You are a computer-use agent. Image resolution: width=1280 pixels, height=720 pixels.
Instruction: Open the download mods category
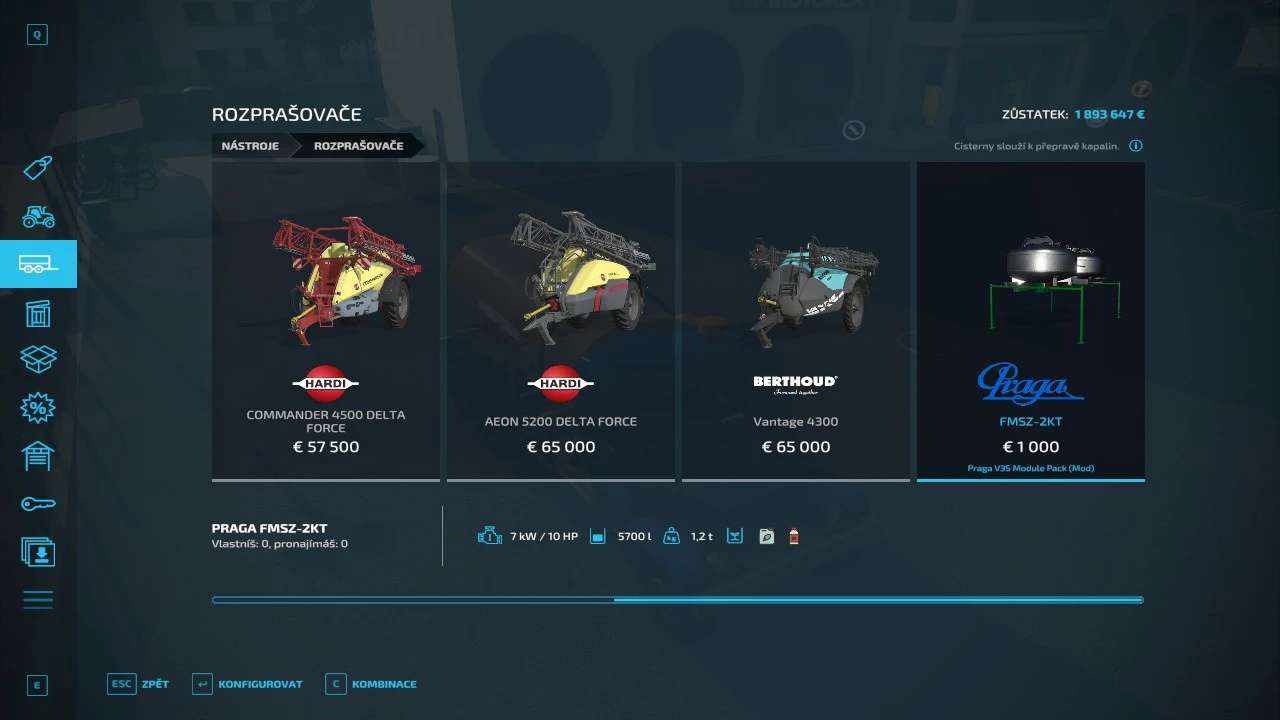pos(38,552)
